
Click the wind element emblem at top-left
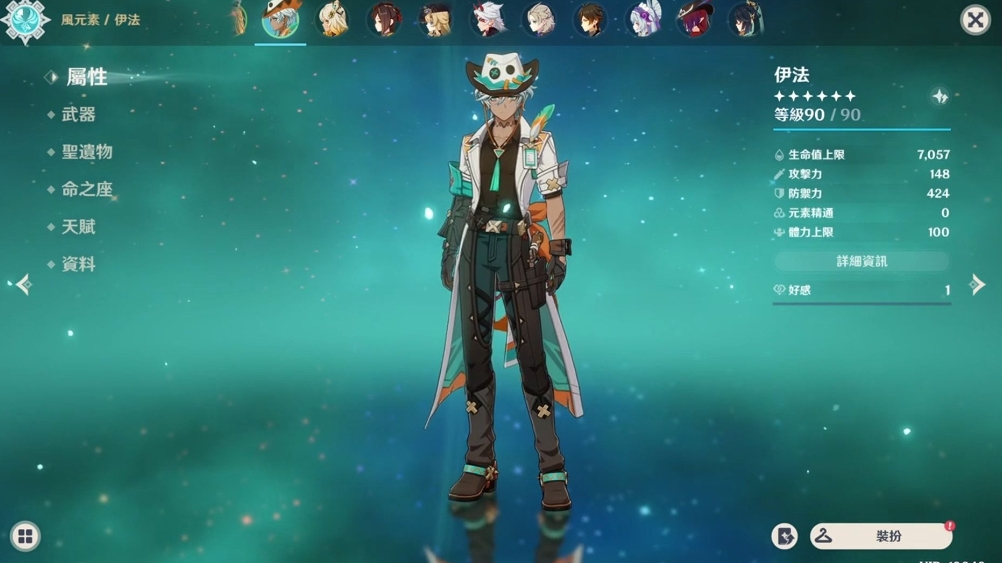[25, 21]
